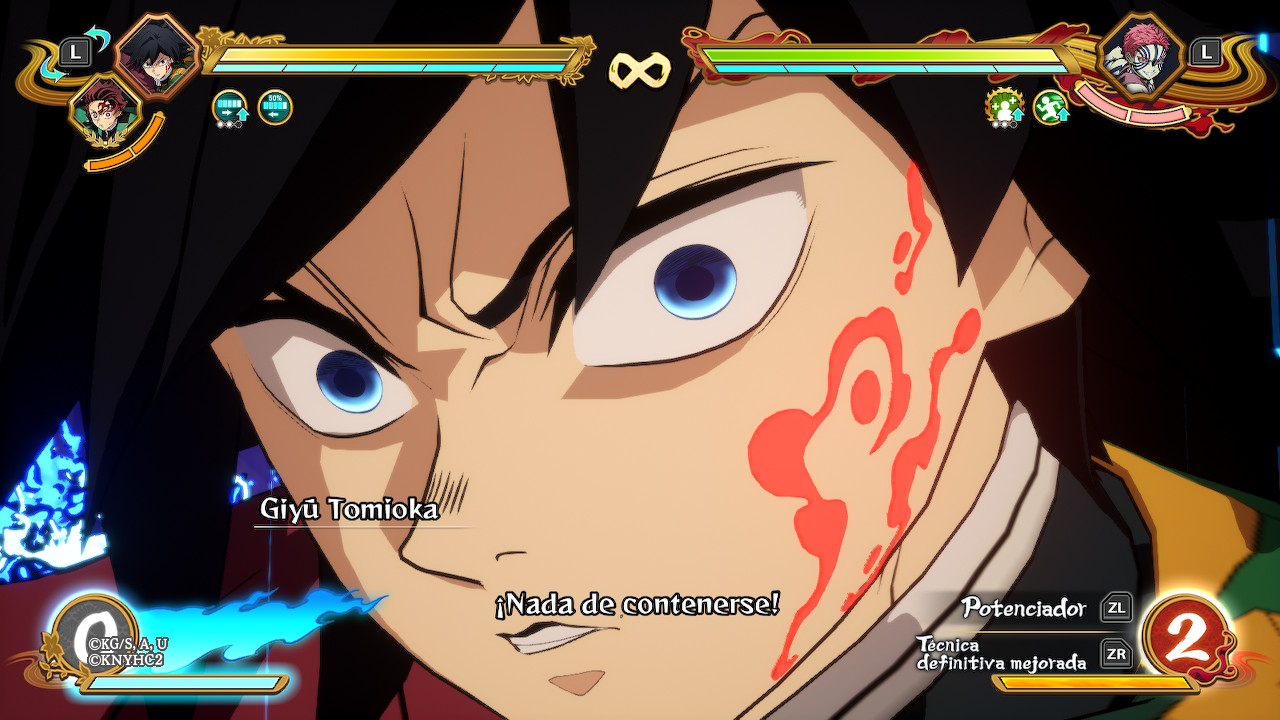Switch to Tanjiro's support portrait
The image size is (1280, 720).
click(104, 110)
